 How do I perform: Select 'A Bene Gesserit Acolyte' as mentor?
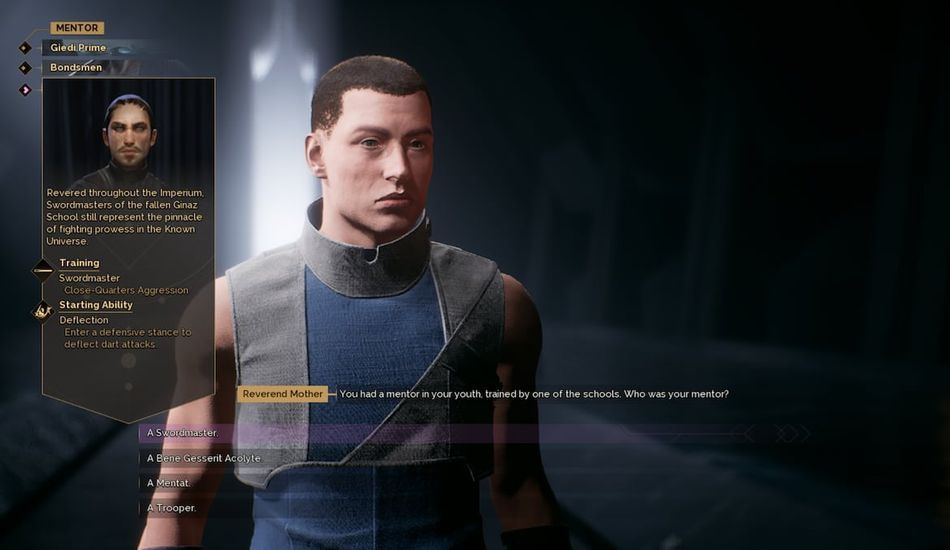[204, 458]
